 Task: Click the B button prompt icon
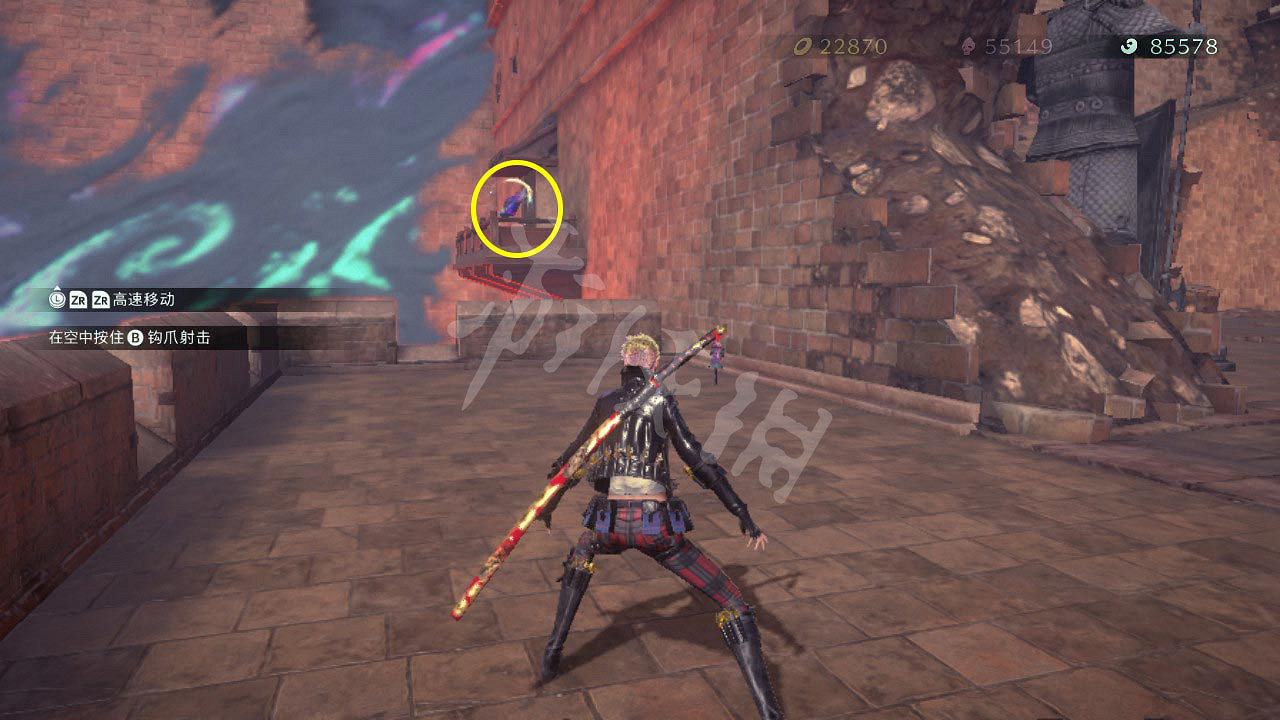click(x=135, y=336)
